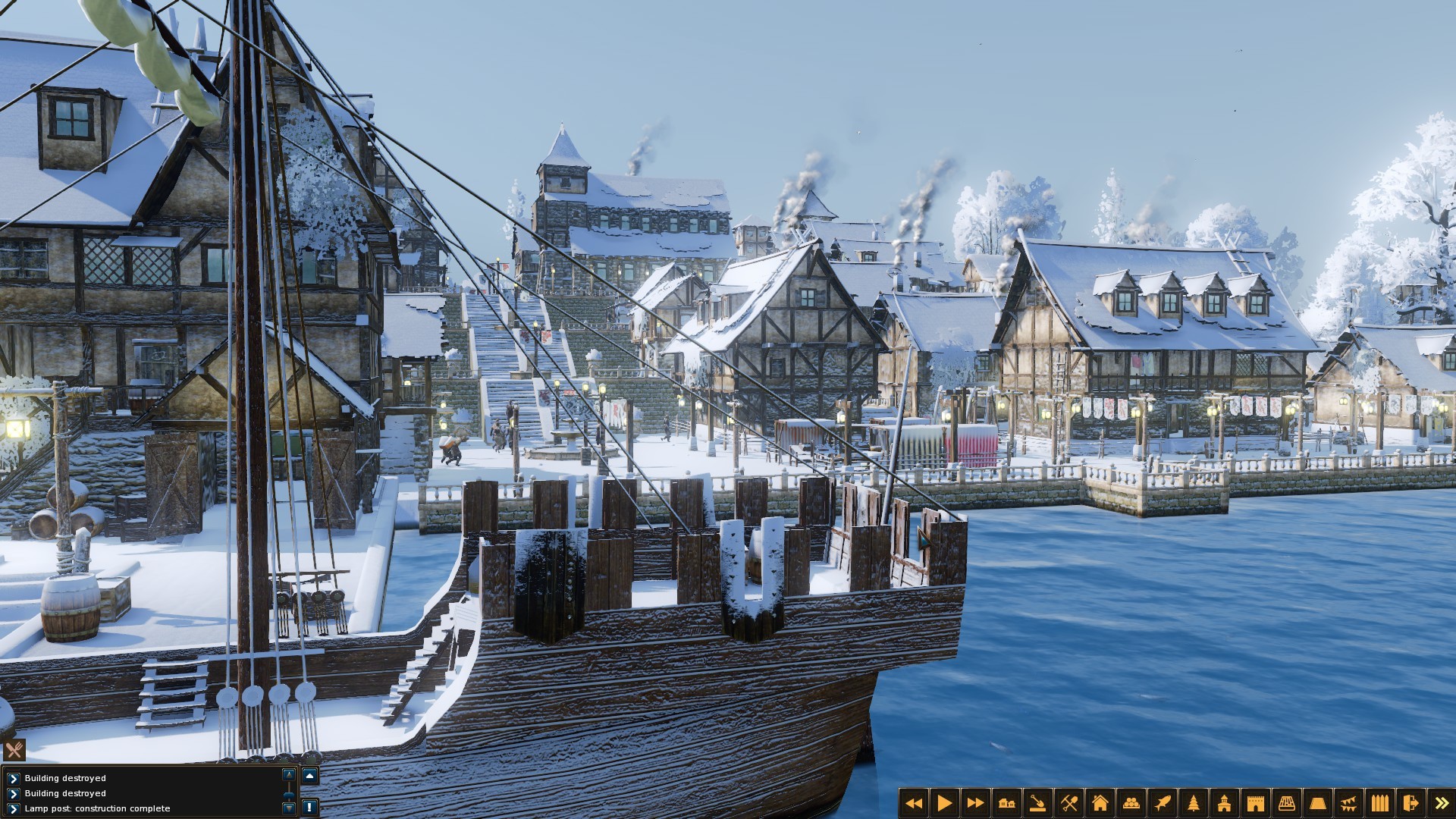Screen dimensions: 1456x819
Task: Click the exit door icon
Action: [1410, 803]
